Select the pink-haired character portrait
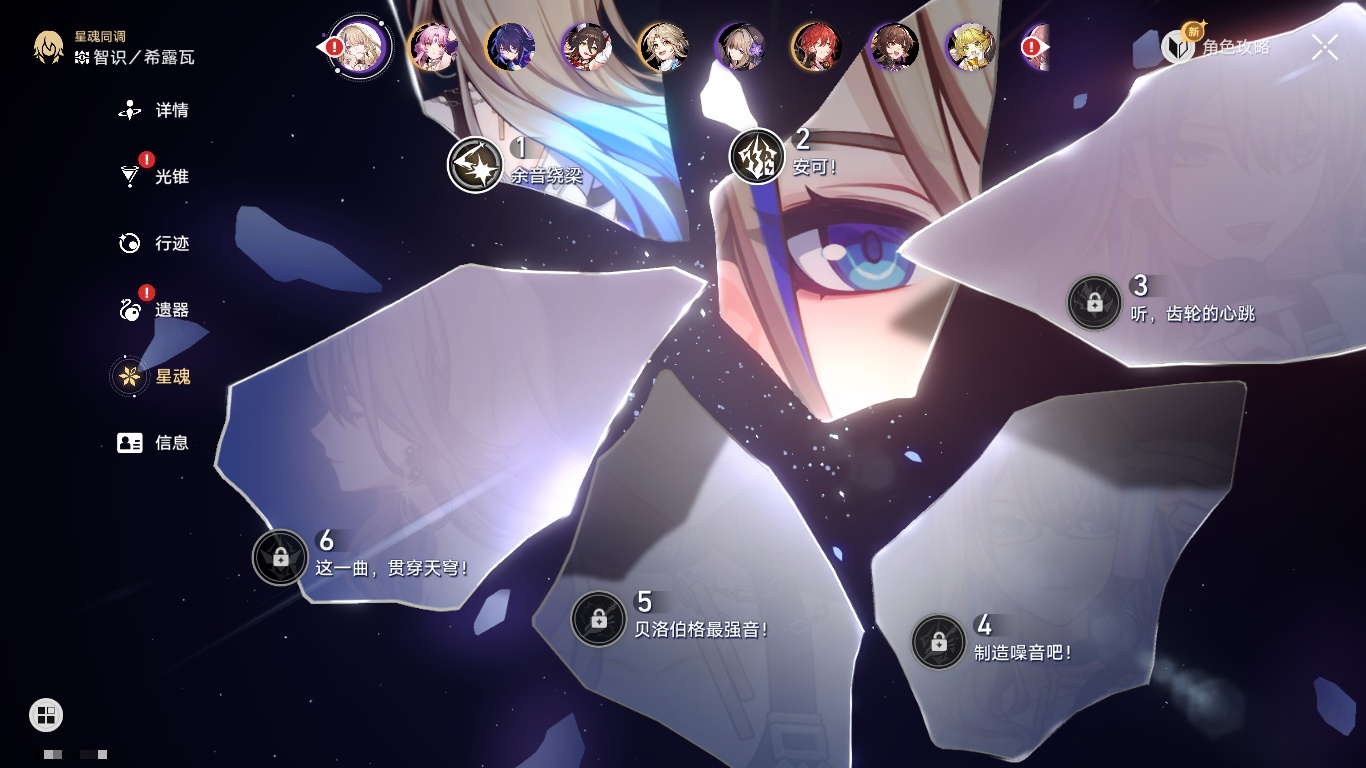 [433, 47]
